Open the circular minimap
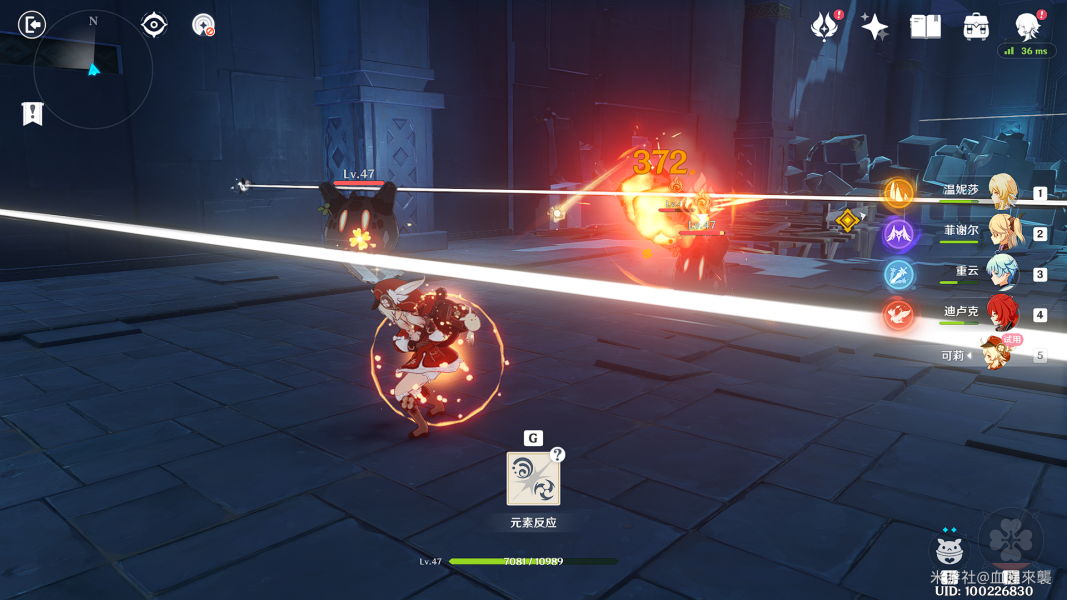 tap(93, 69)
